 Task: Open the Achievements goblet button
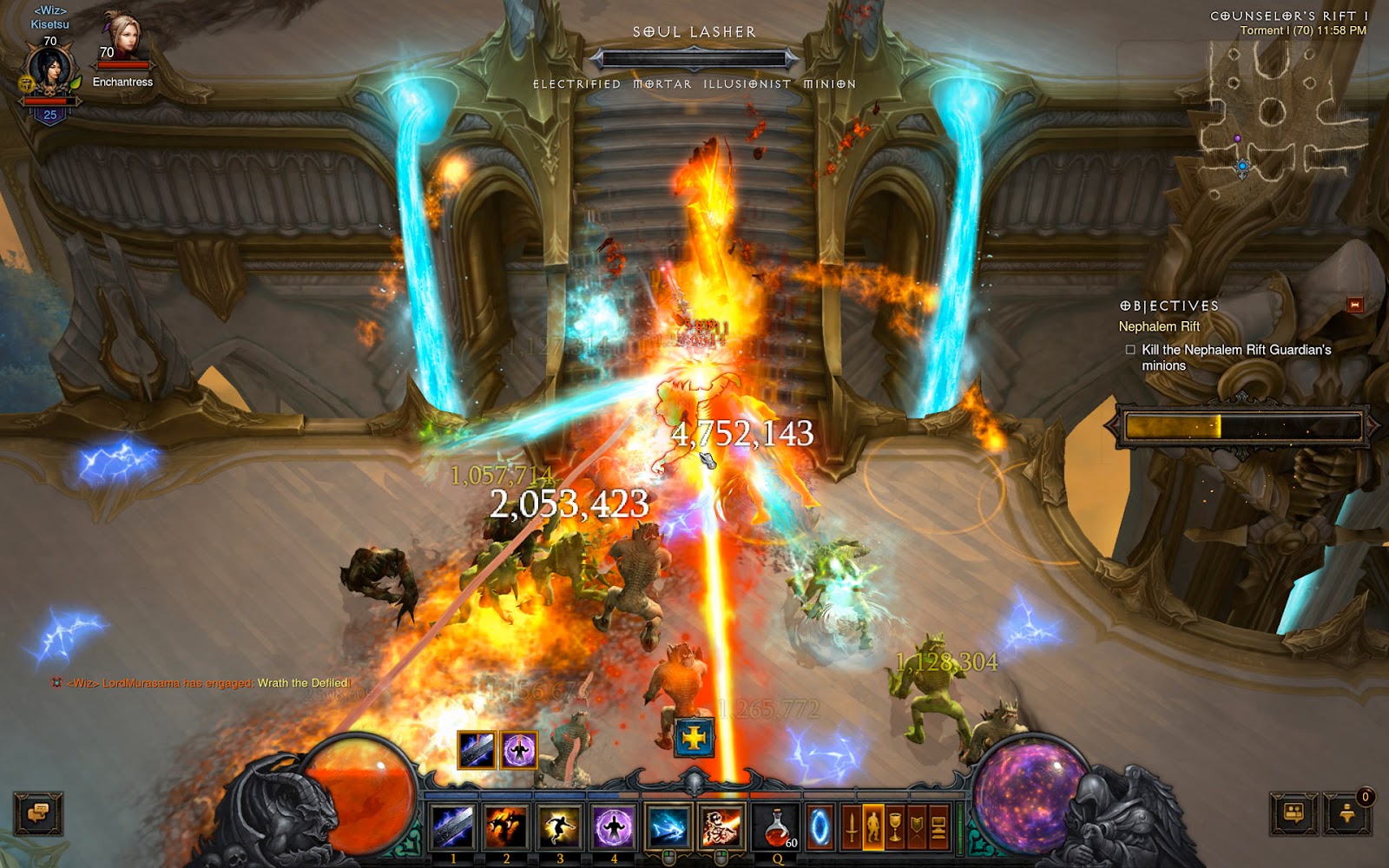pos(895,825)
